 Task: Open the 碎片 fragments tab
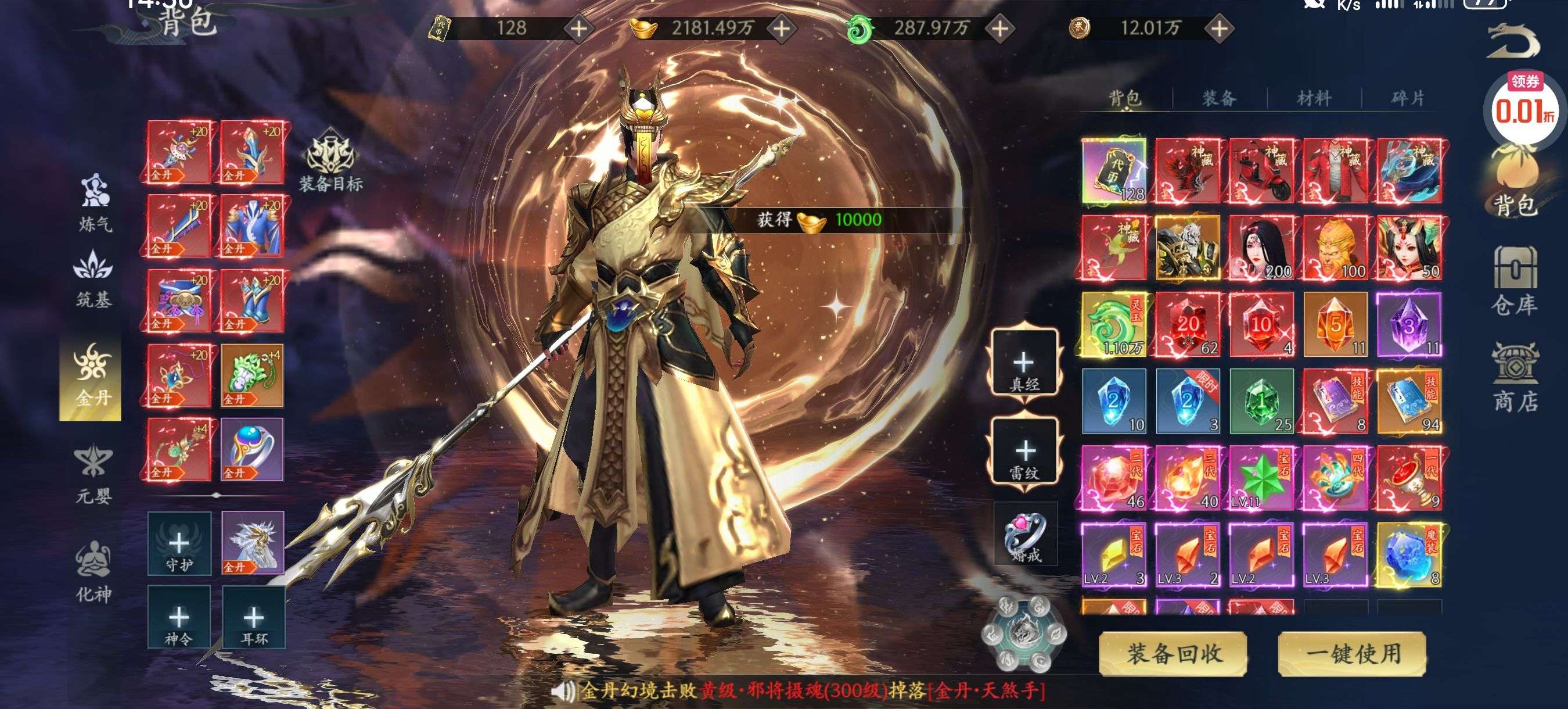click(1407, 98)
